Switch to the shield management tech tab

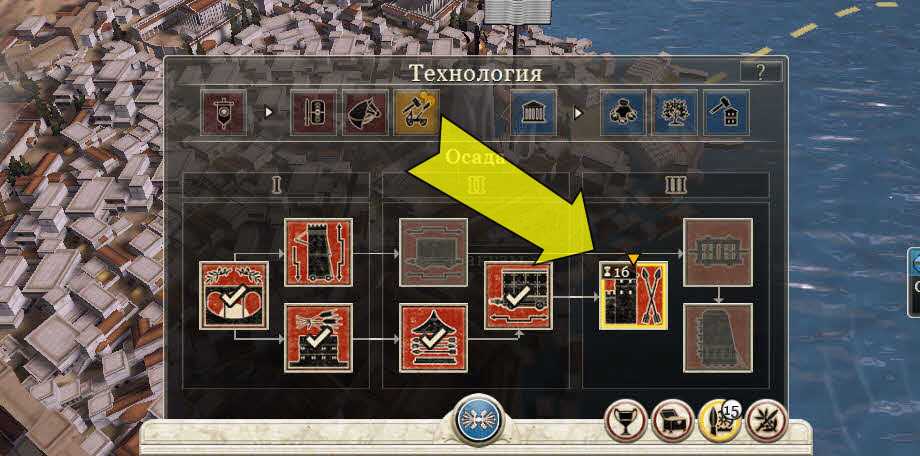(313, 112)
